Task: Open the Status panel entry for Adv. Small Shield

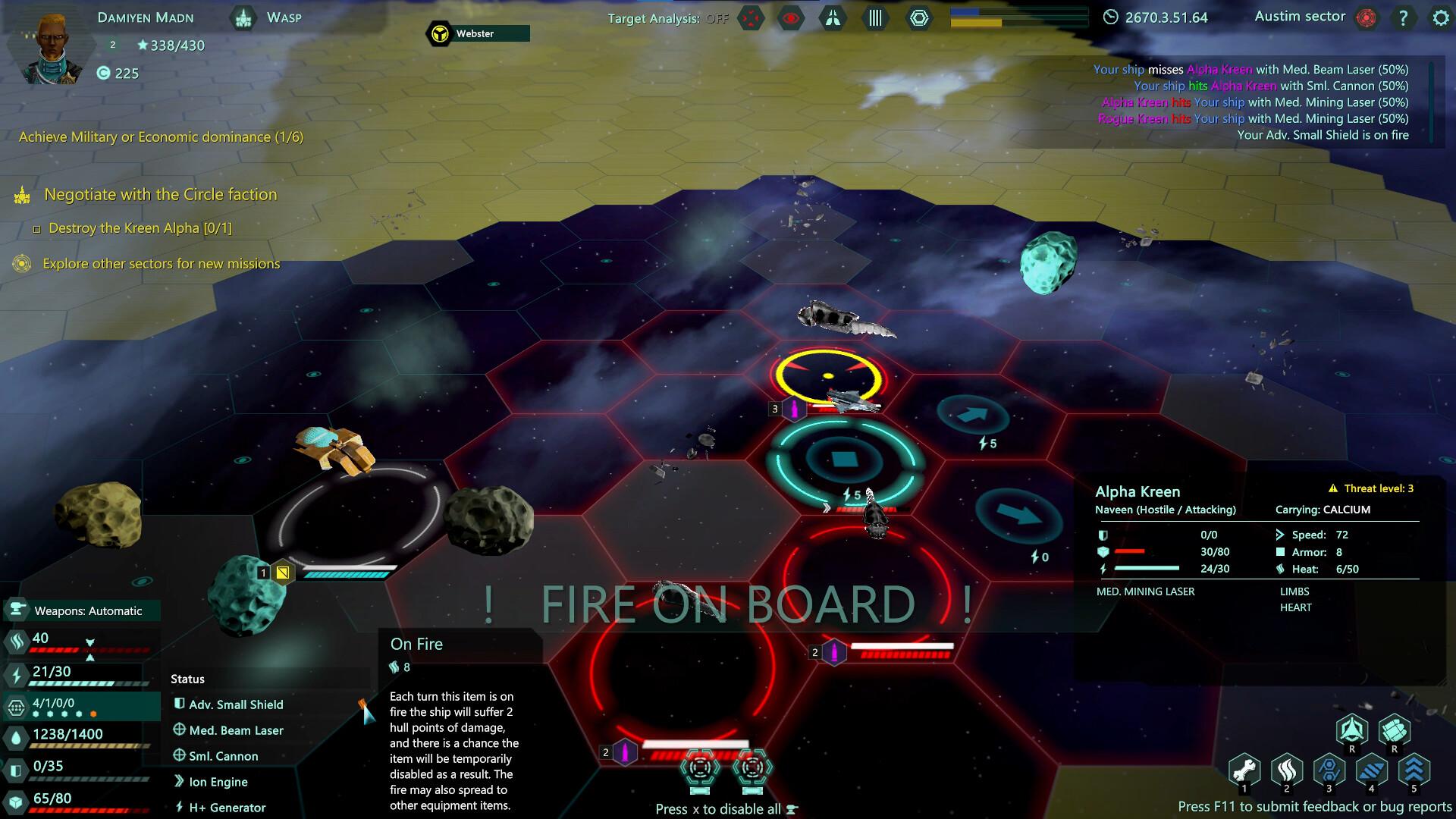Action: tap(235, 704)
